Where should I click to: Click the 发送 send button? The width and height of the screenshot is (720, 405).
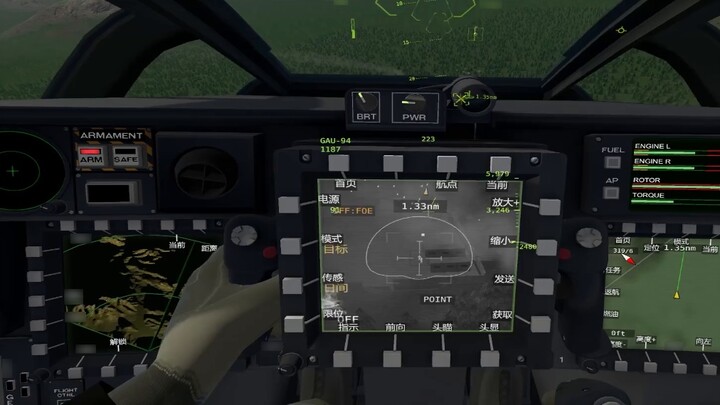pyautogui.click(x=544, y=285)
